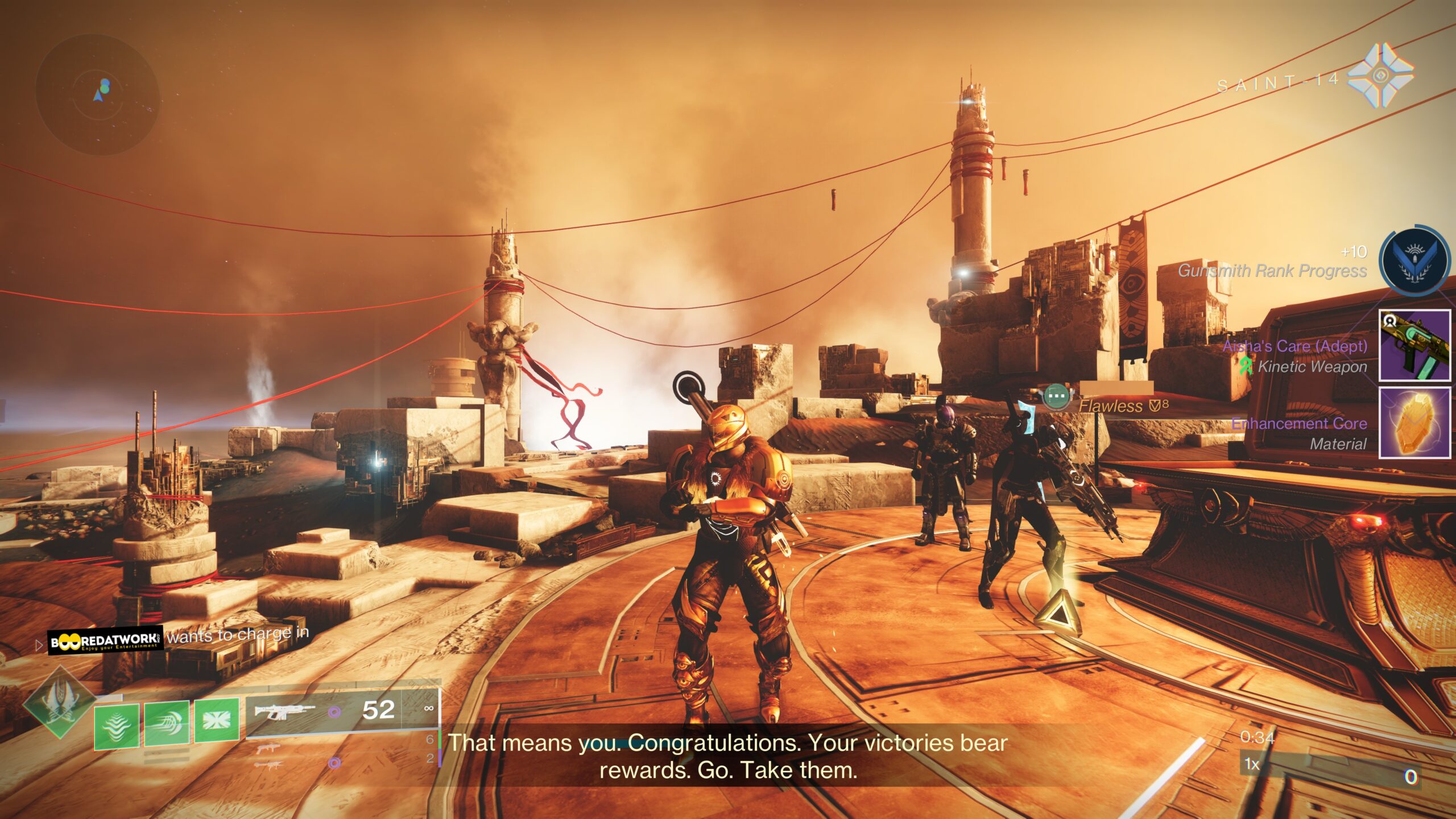Trigger the green layered-waves ability icon

117,725
